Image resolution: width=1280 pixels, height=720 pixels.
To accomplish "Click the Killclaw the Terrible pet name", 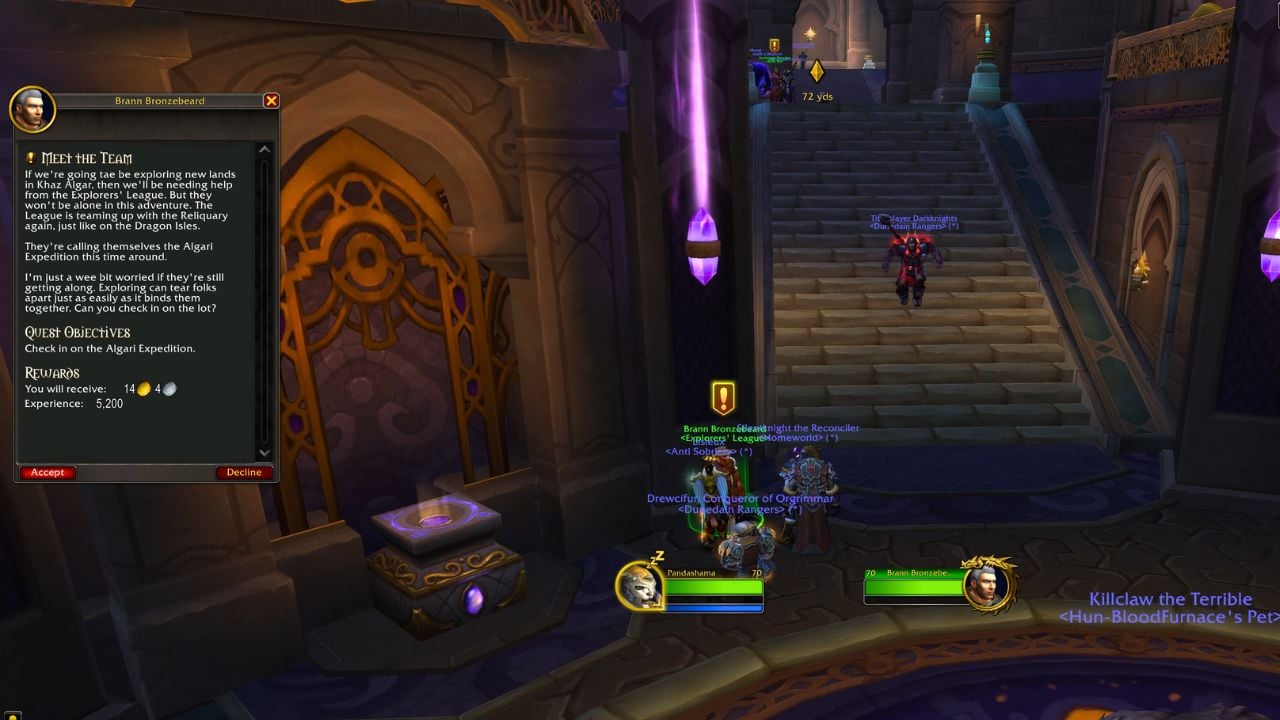I will point(1170,598).
